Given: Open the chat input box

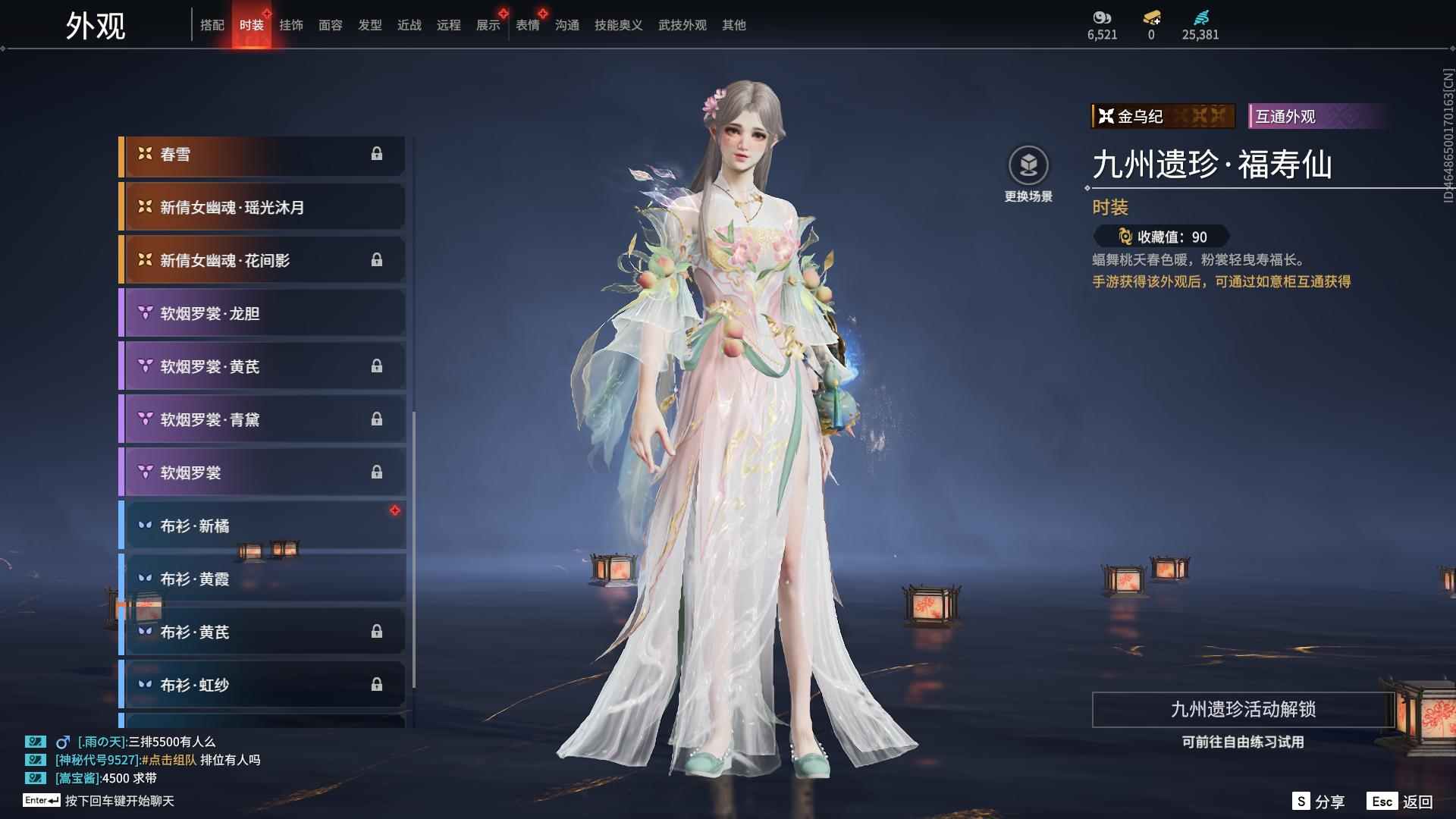Looking at the screenshot, I should [119, 801].
